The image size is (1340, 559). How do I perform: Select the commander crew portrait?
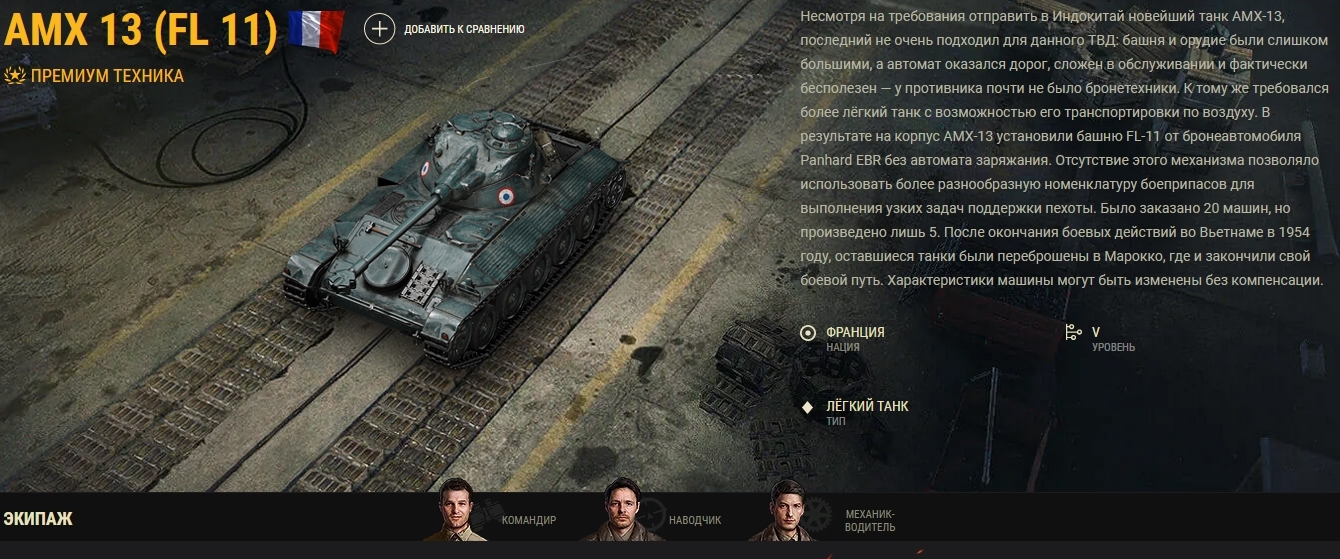(461, 511)
